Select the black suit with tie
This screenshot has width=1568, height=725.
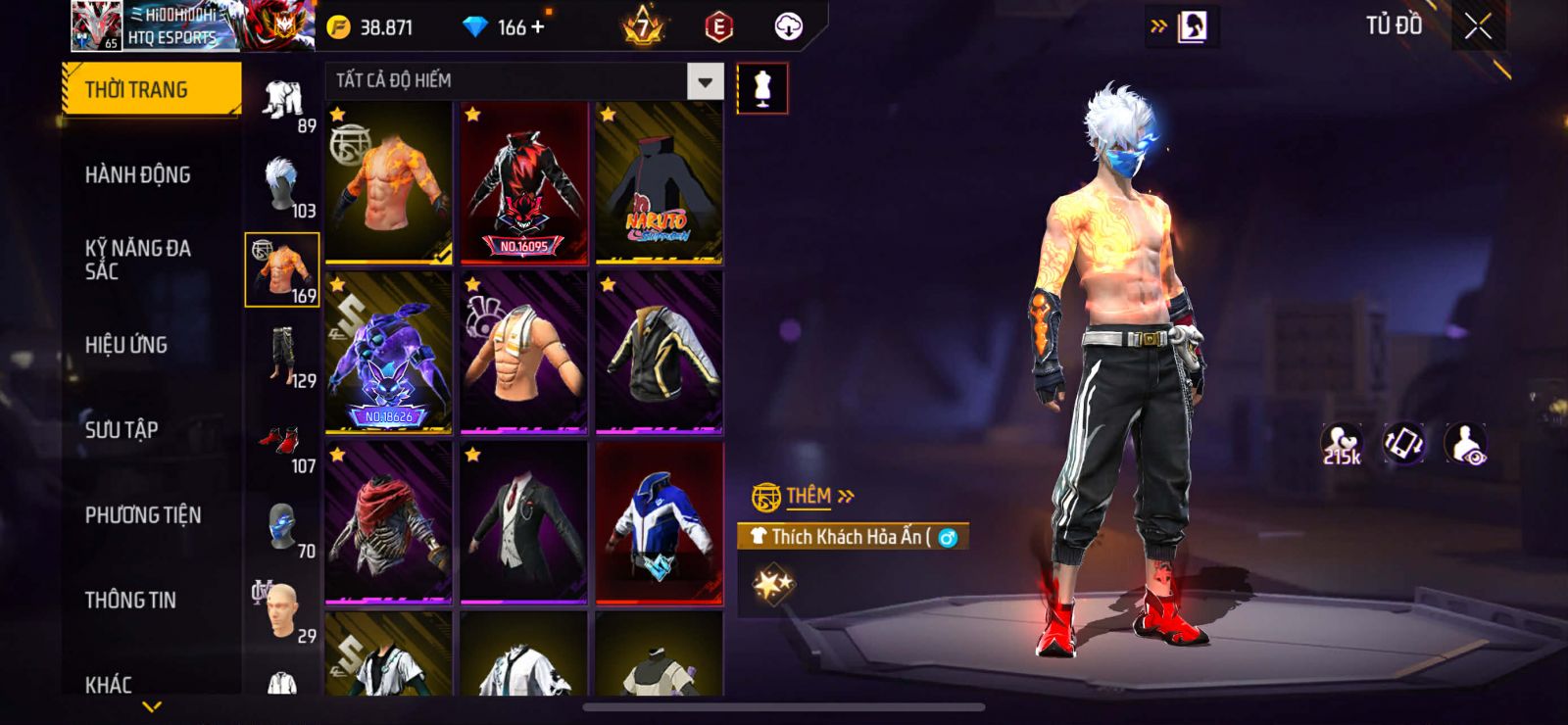click(523, 522)
